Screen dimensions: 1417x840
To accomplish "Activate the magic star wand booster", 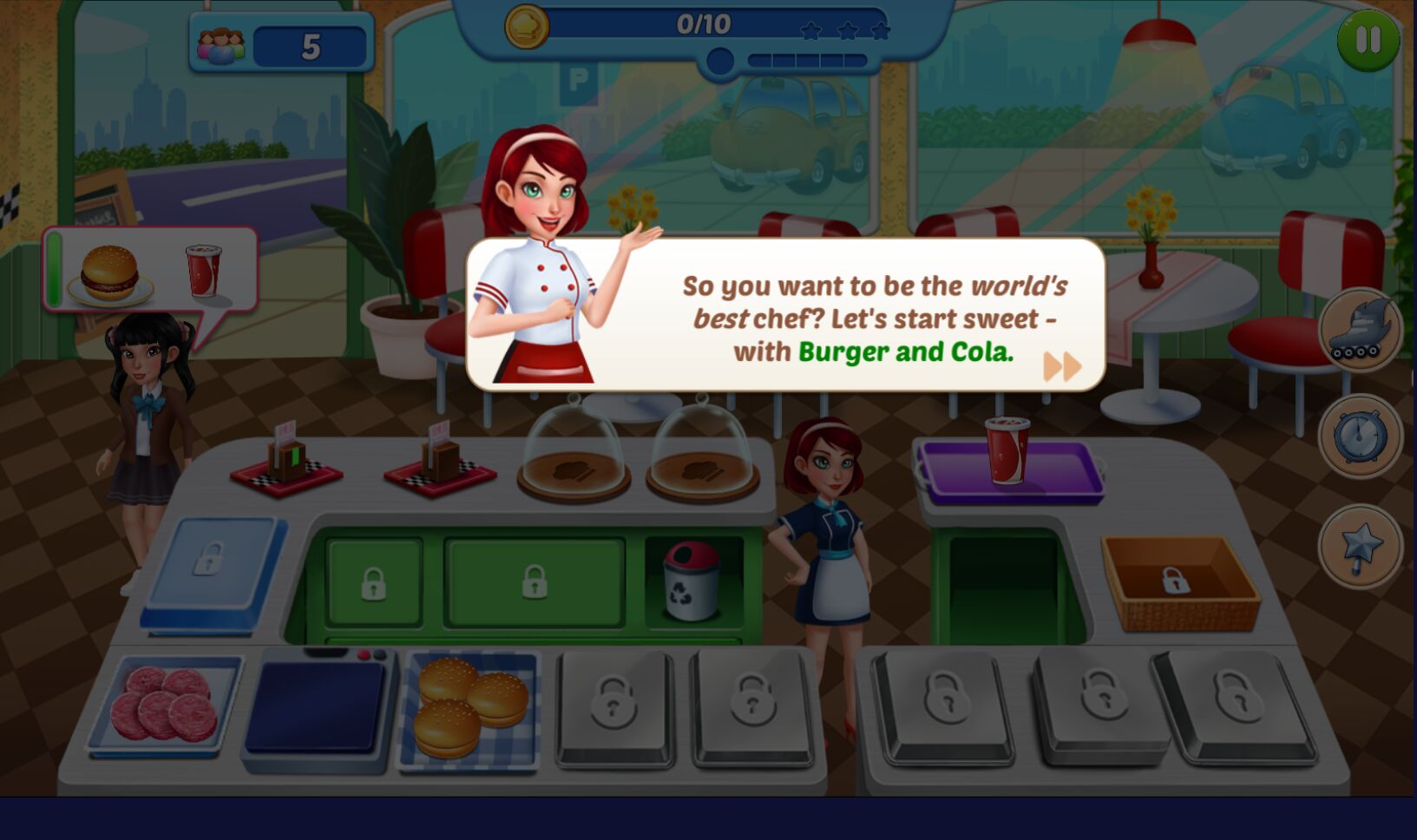I will [x=1360, y=547].
